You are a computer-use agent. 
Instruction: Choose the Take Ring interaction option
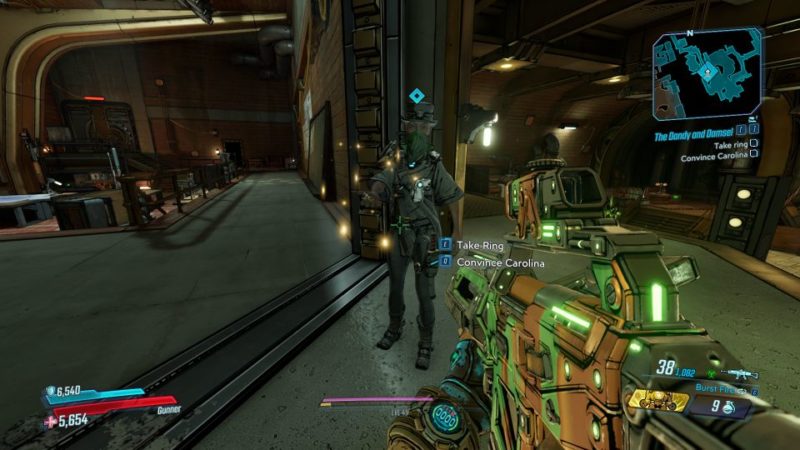480,244
